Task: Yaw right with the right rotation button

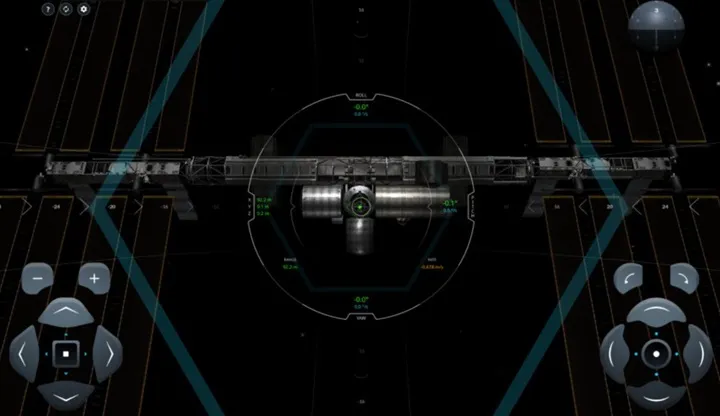Action: click(x=696, y=353)
